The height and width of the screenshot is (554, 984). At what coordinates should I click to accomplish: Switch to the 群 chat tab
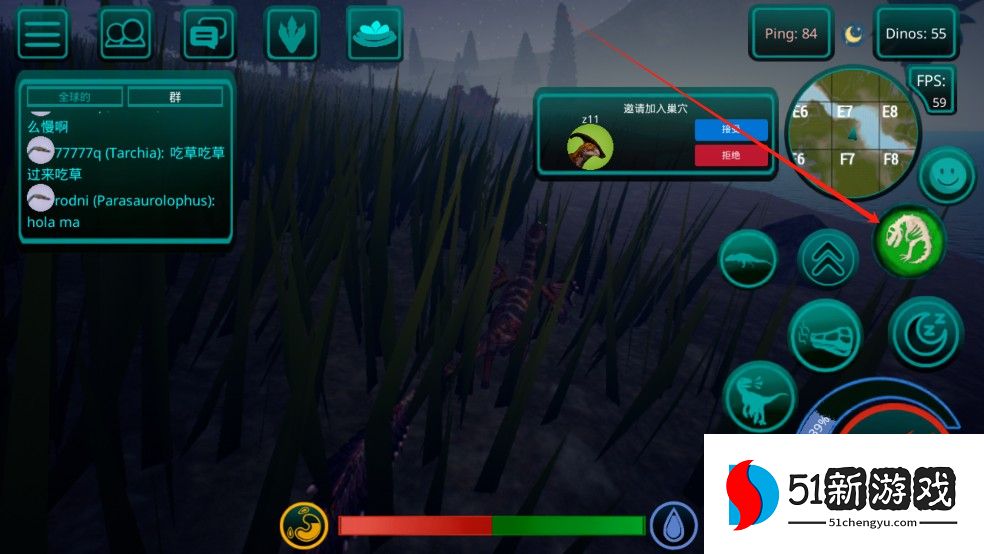click(175, 97)
